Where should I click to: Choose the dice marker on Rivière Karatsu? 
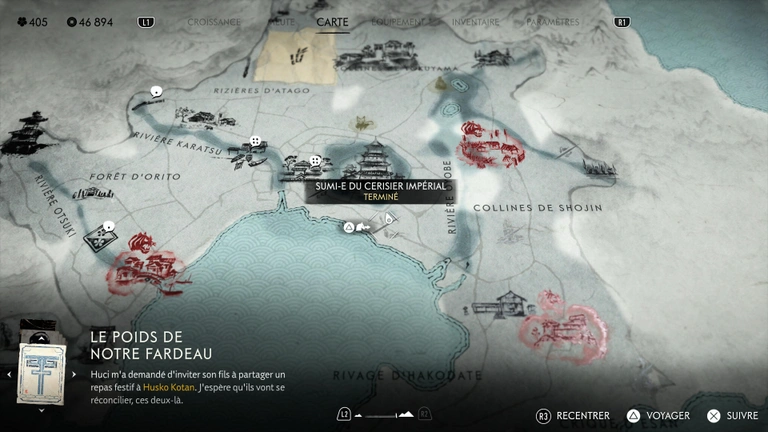click(256, 141)
